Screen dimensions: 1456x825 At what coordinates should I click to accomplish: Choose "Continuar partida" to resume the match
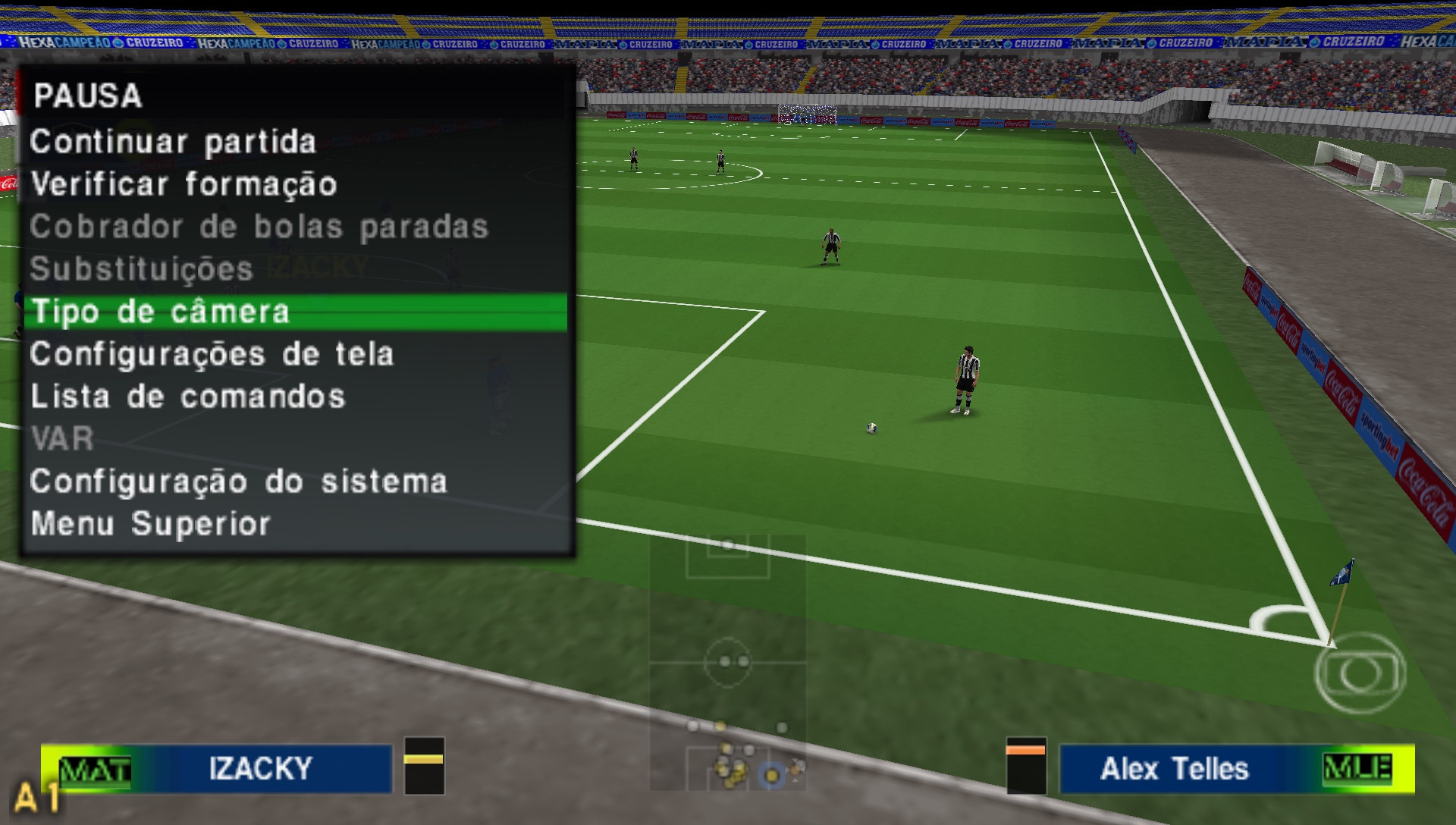coord(174,141)
